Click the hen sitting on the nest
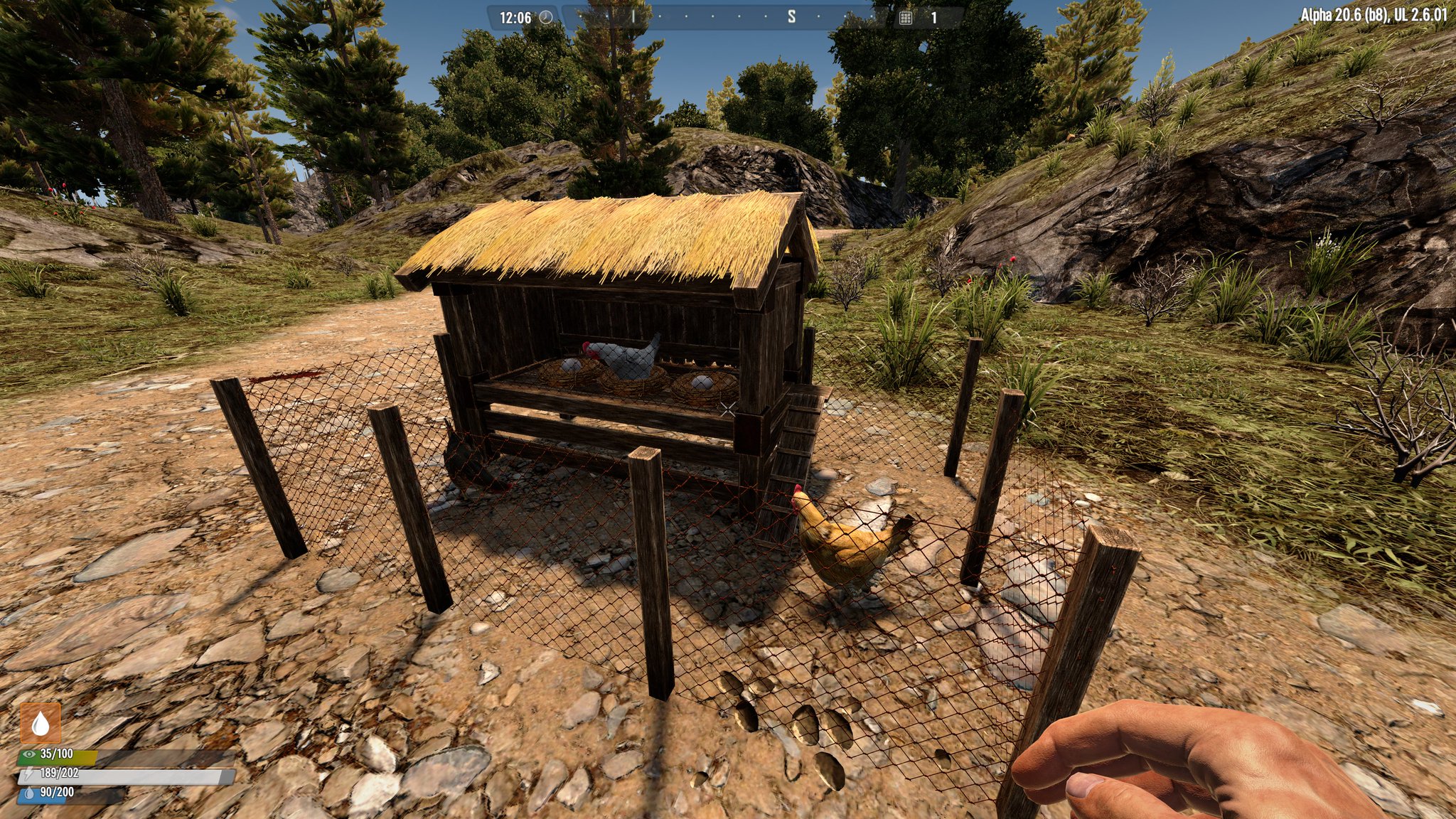This screenshot has width=1456, height=819. pos(626,359)
